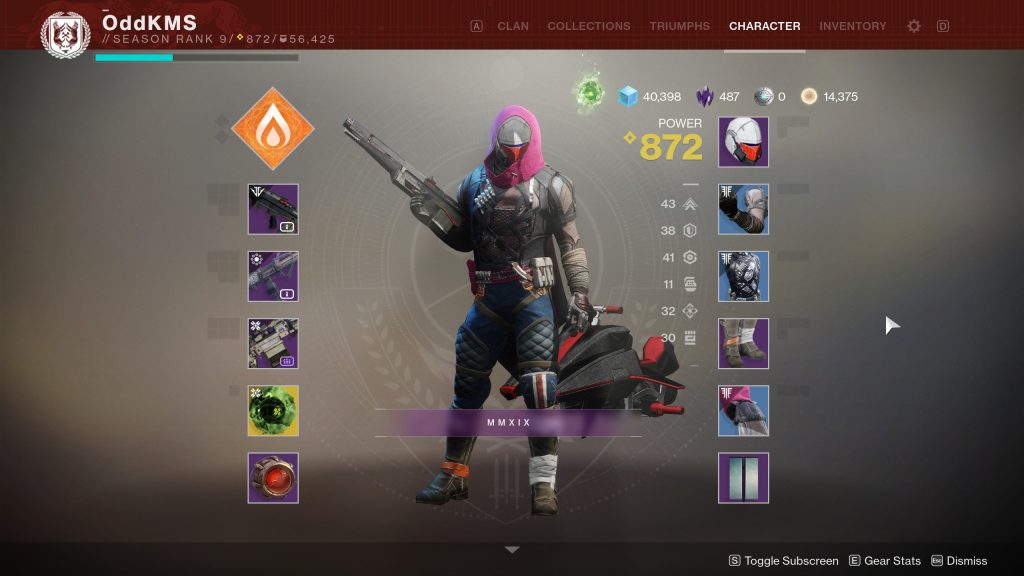This screenshot has height=576, width=1024.
Task: Inspect the power weapon slot
Action: point(273,343)
